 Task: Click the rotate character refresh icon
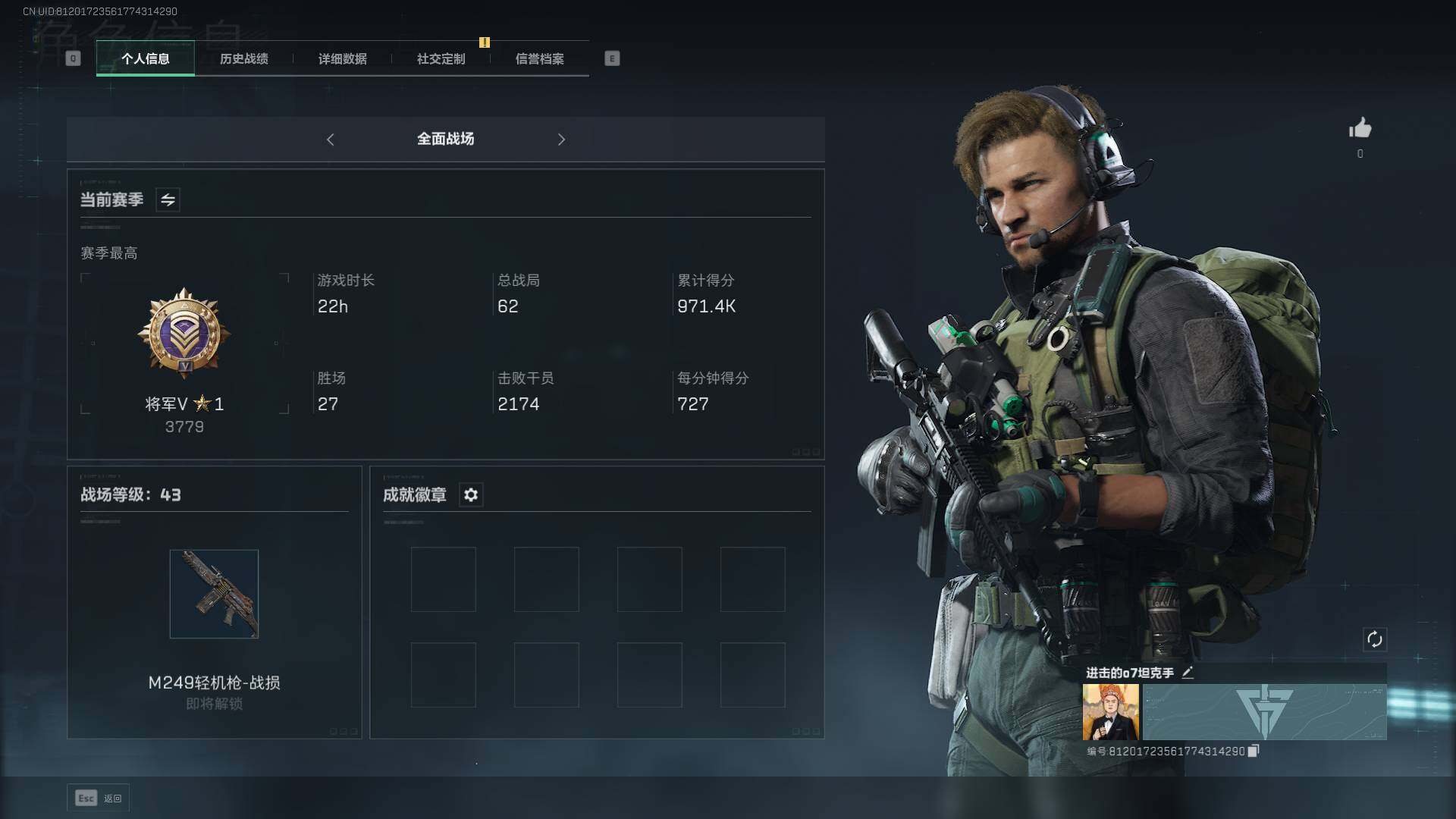1374,639
